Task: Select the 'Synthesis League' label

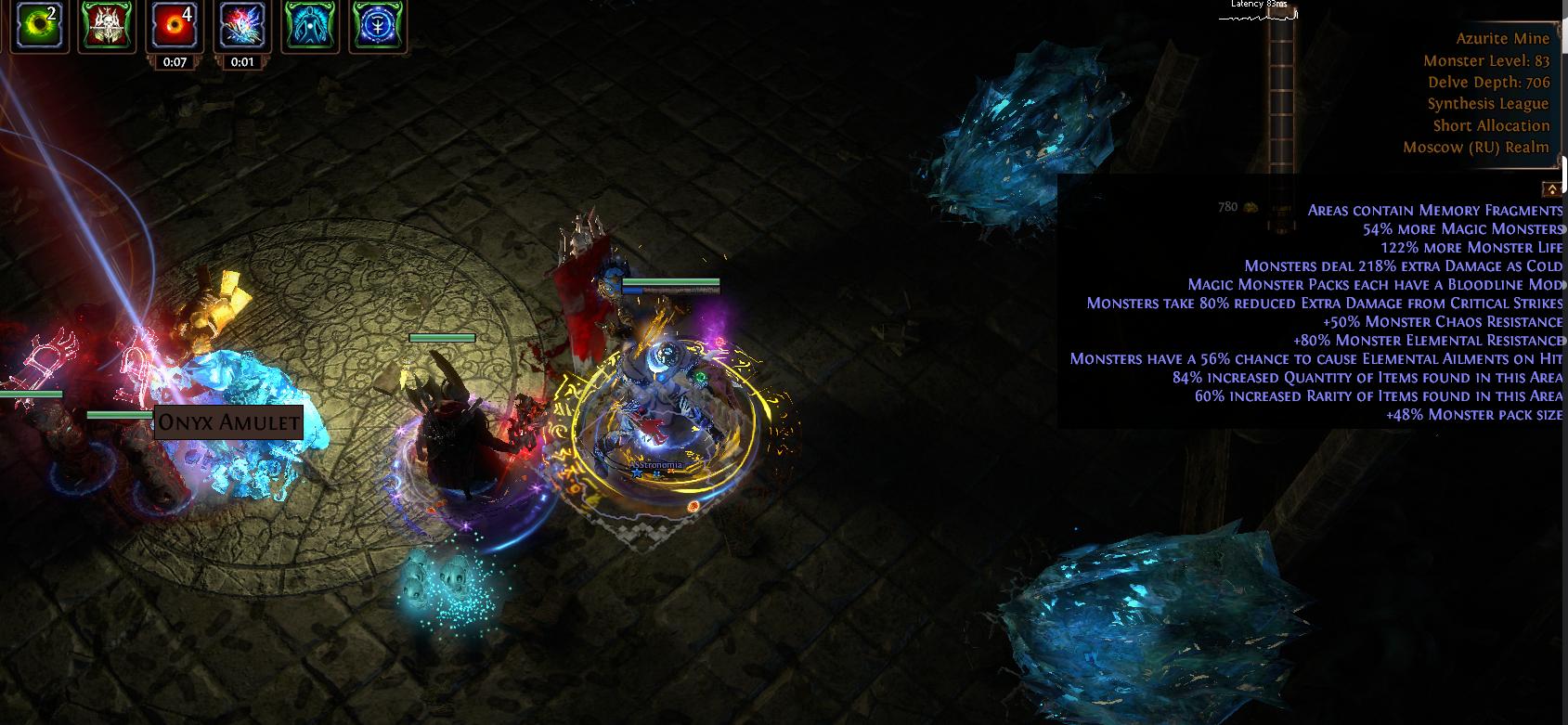Action: pos(1487,103)
